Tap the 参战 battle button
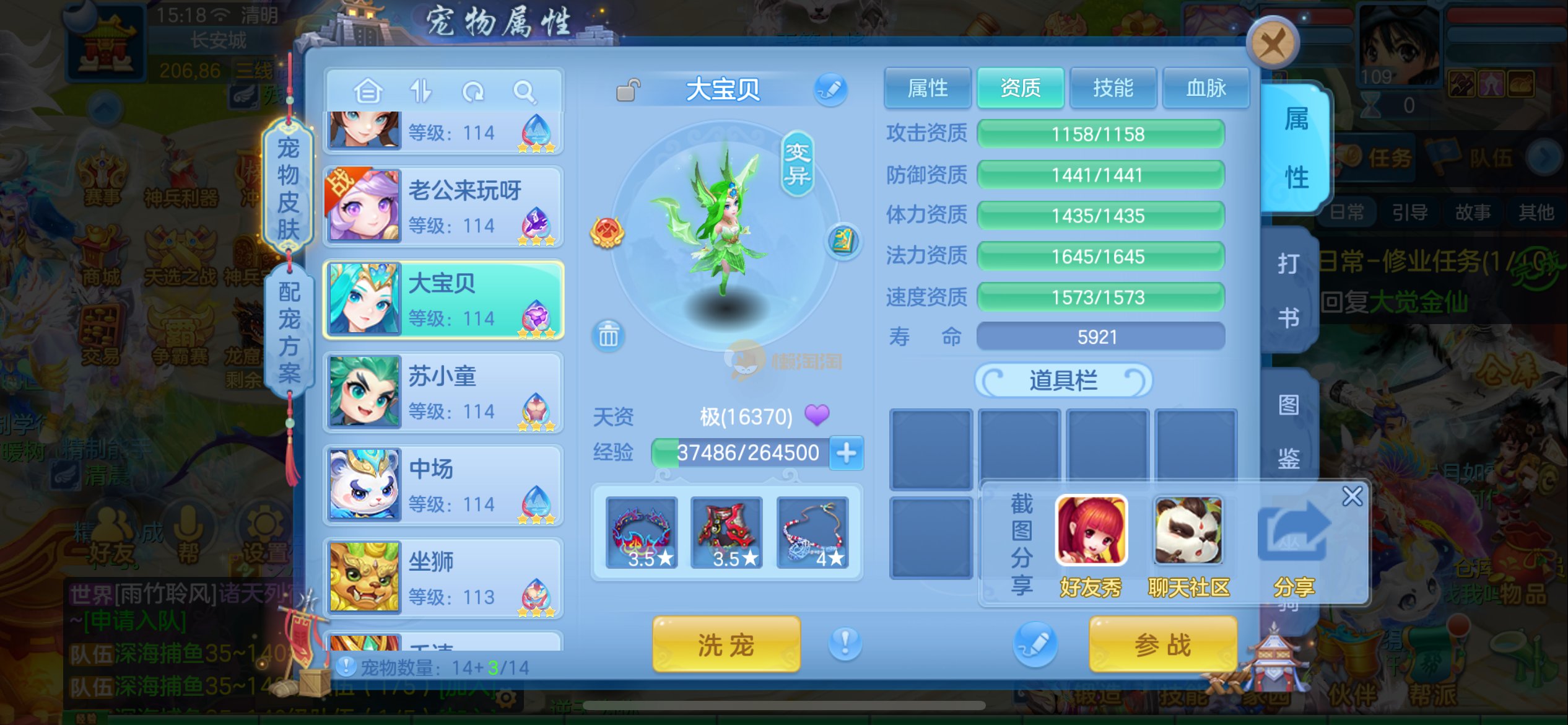 click(1162, 644)
